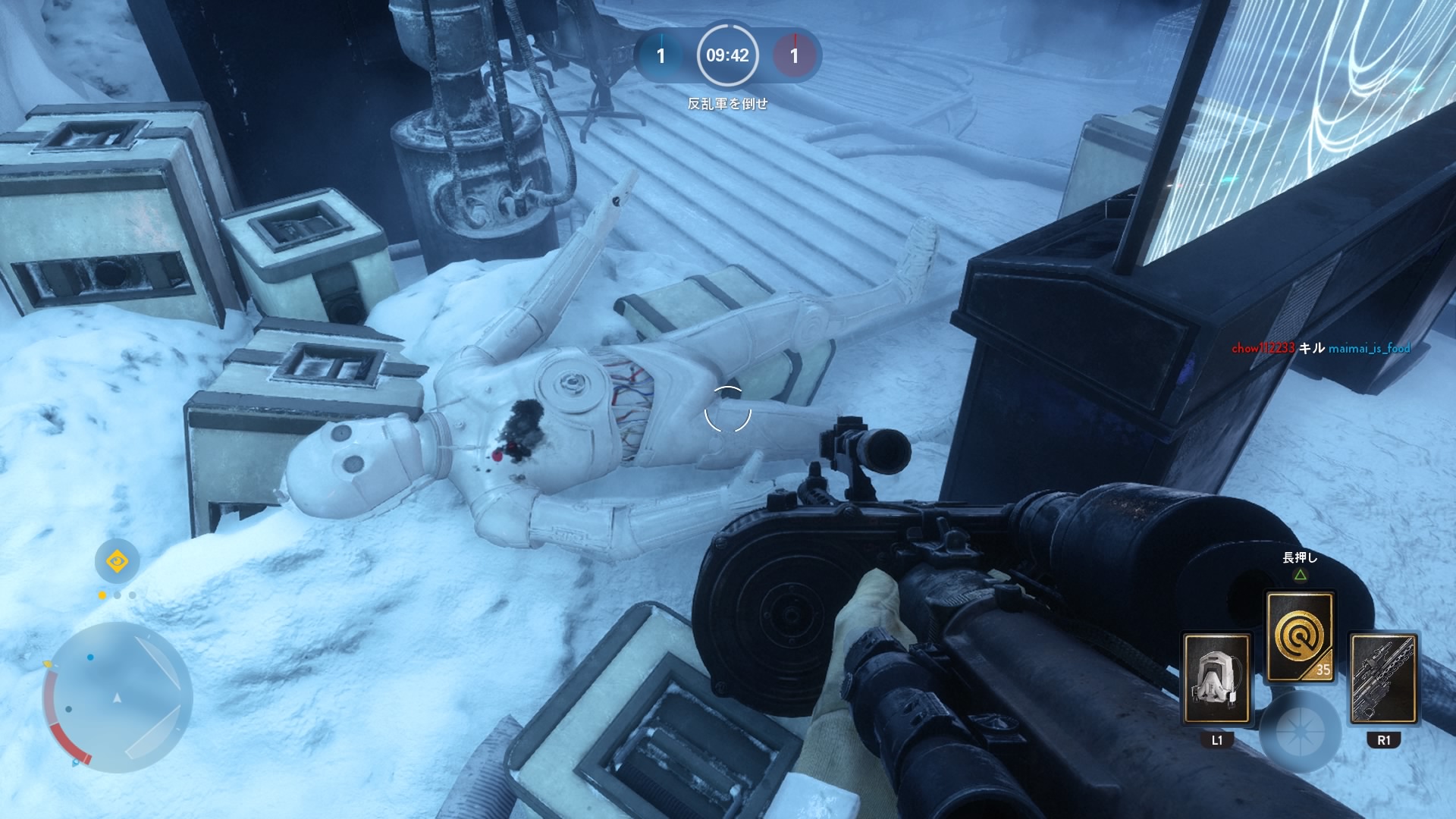
Task: Select the jump pack star card
Action: tap(1216, 678)
